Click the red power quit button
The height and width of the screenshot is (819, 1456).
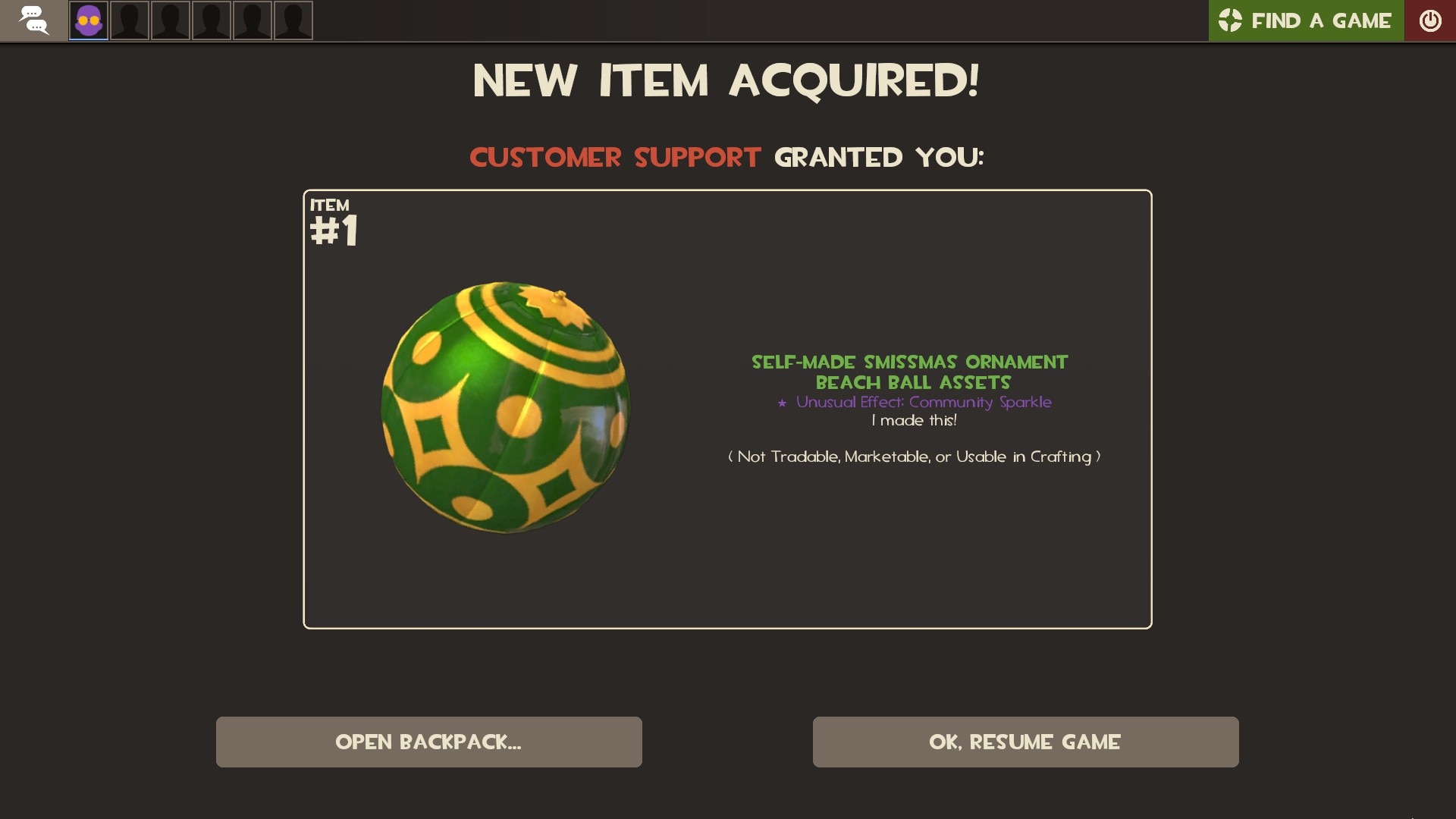(1430, 20)
